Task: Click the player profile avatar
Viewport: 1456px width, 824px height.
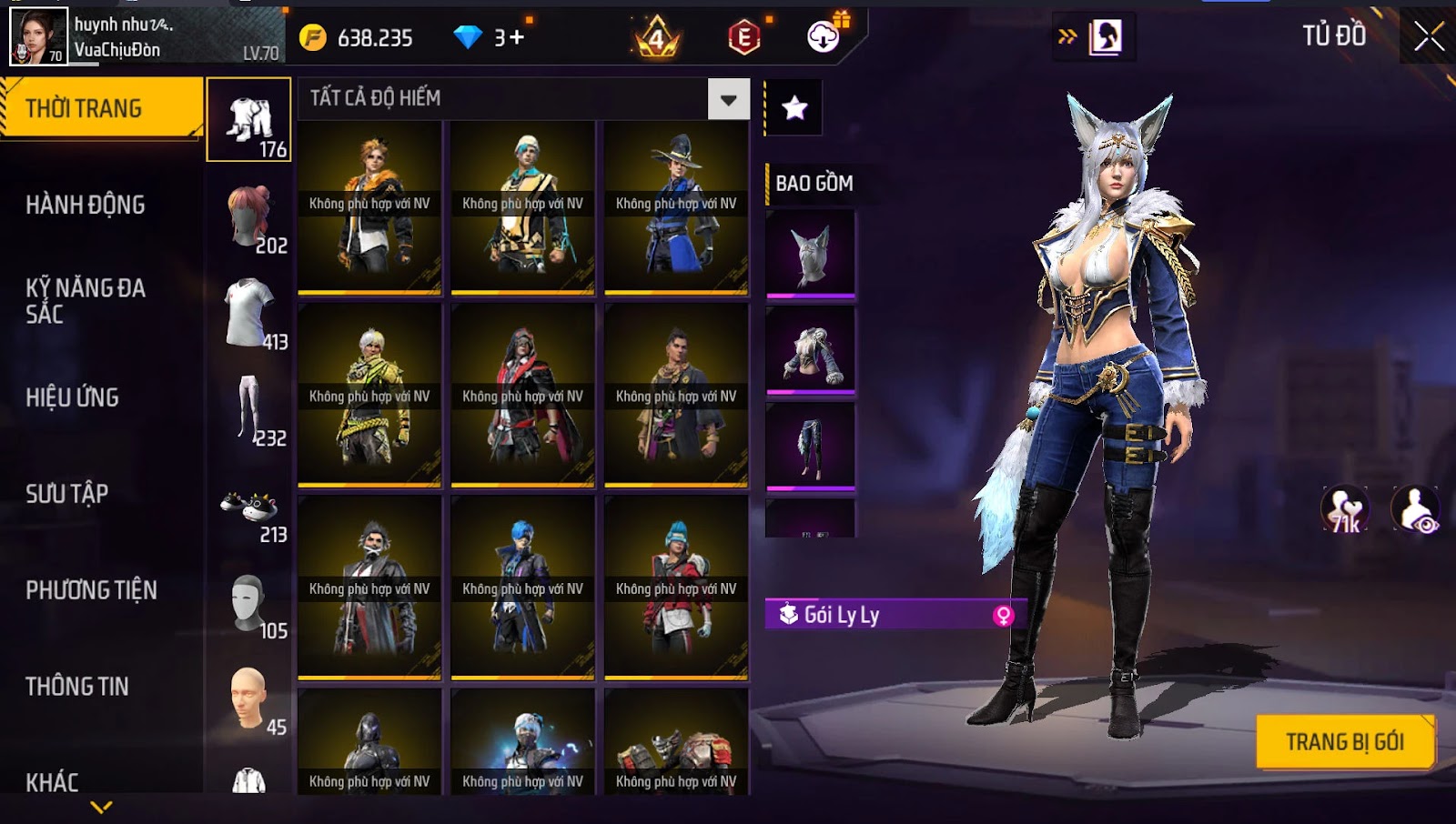Action: point(38,36)
